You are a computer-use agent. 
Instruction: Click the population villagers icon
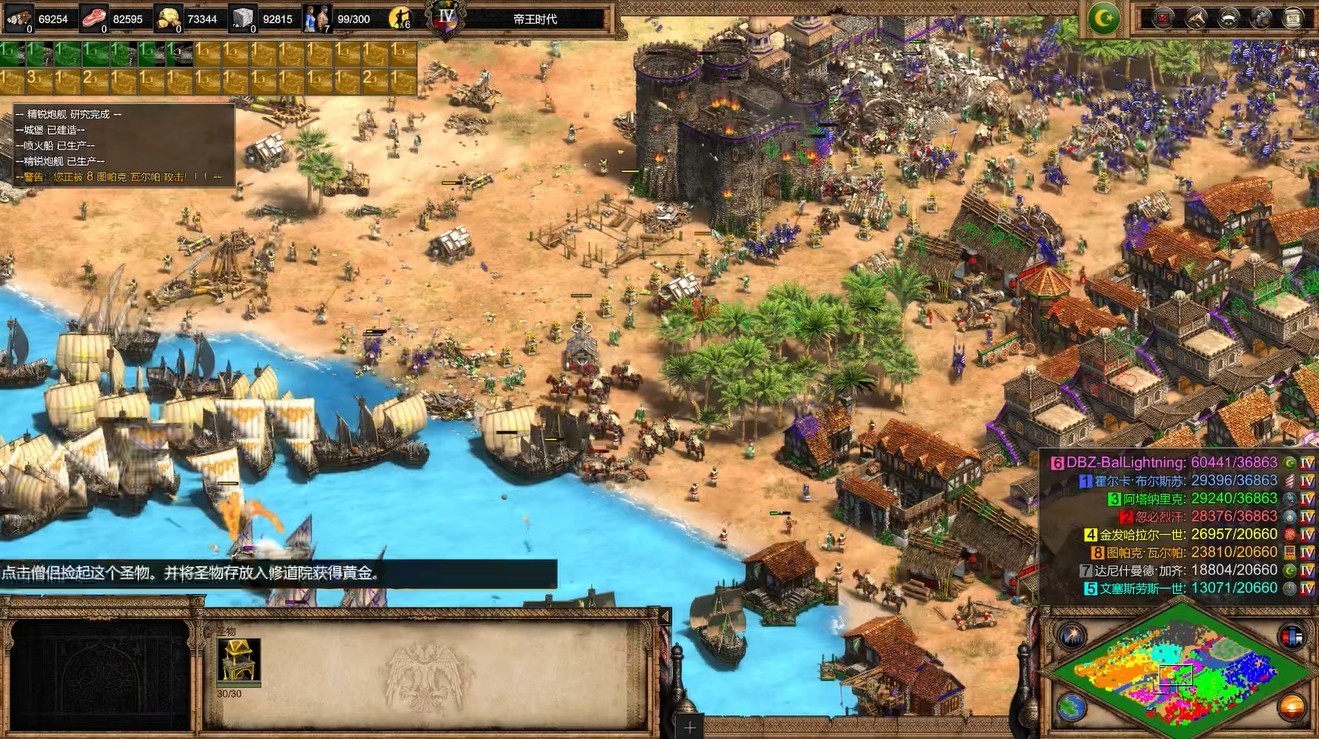(x=317, y=17)
